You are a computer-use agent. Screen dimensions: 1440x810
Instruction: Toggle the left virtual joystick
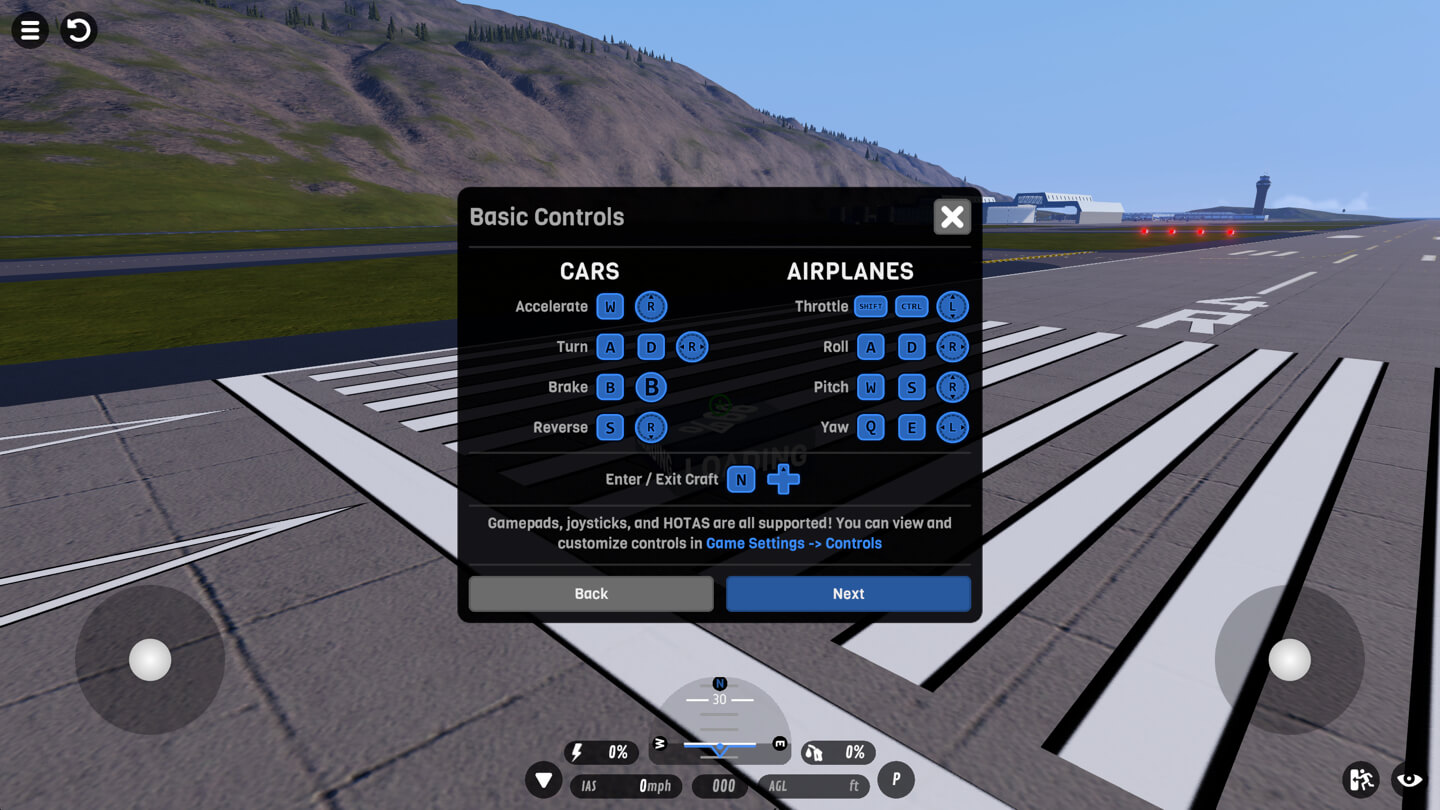148,660
